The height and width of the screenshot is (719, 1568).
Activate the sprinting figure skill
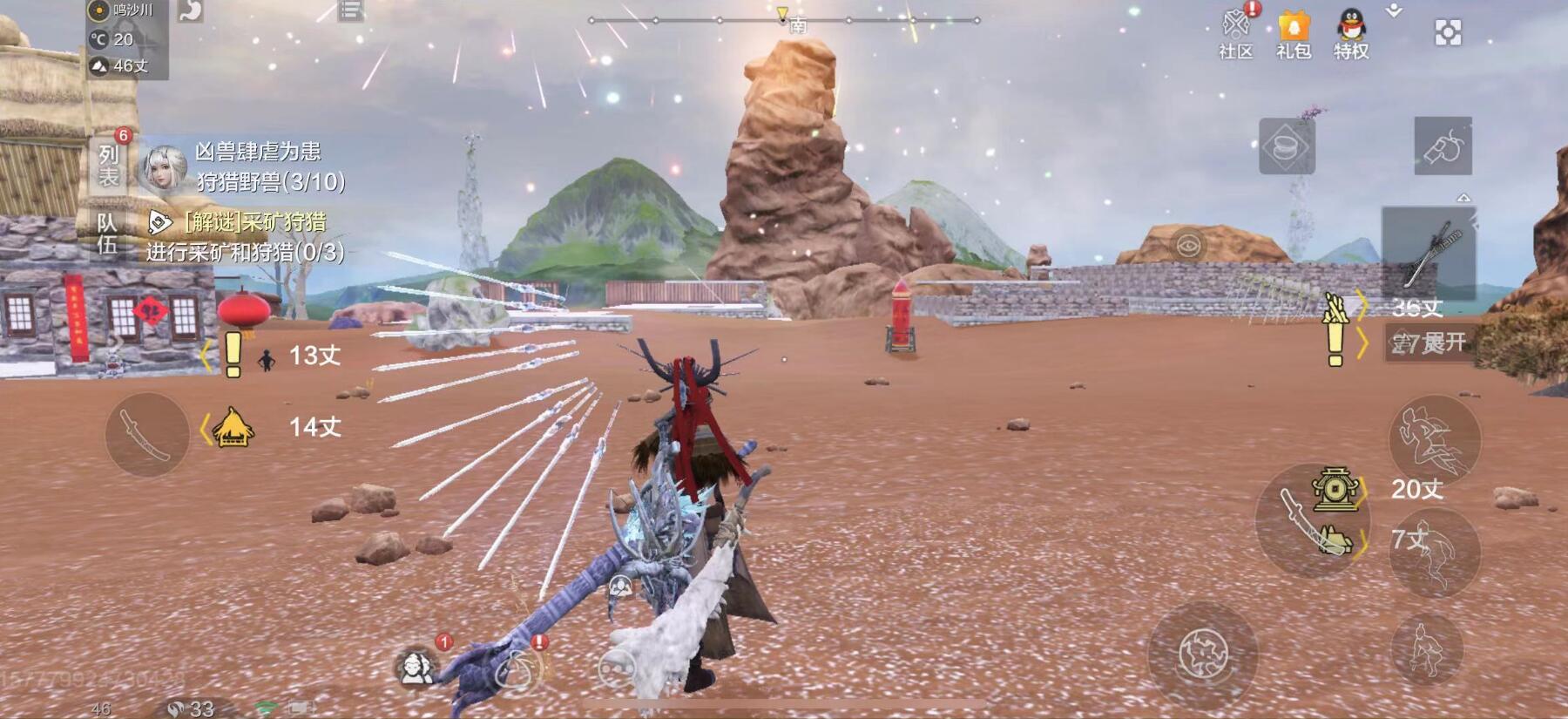click(x=1433, y=438)
